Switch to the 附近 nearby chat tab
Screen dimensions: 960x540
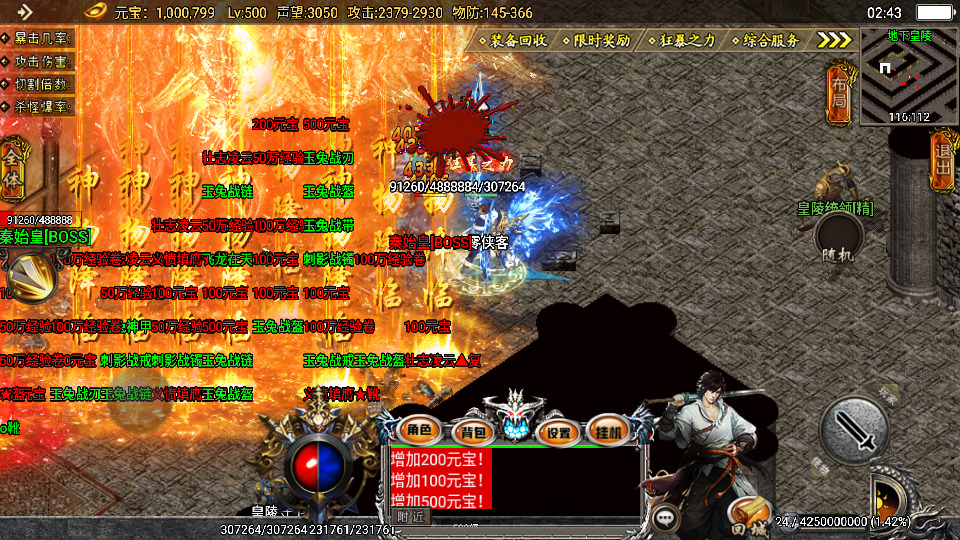click(410, 517)
